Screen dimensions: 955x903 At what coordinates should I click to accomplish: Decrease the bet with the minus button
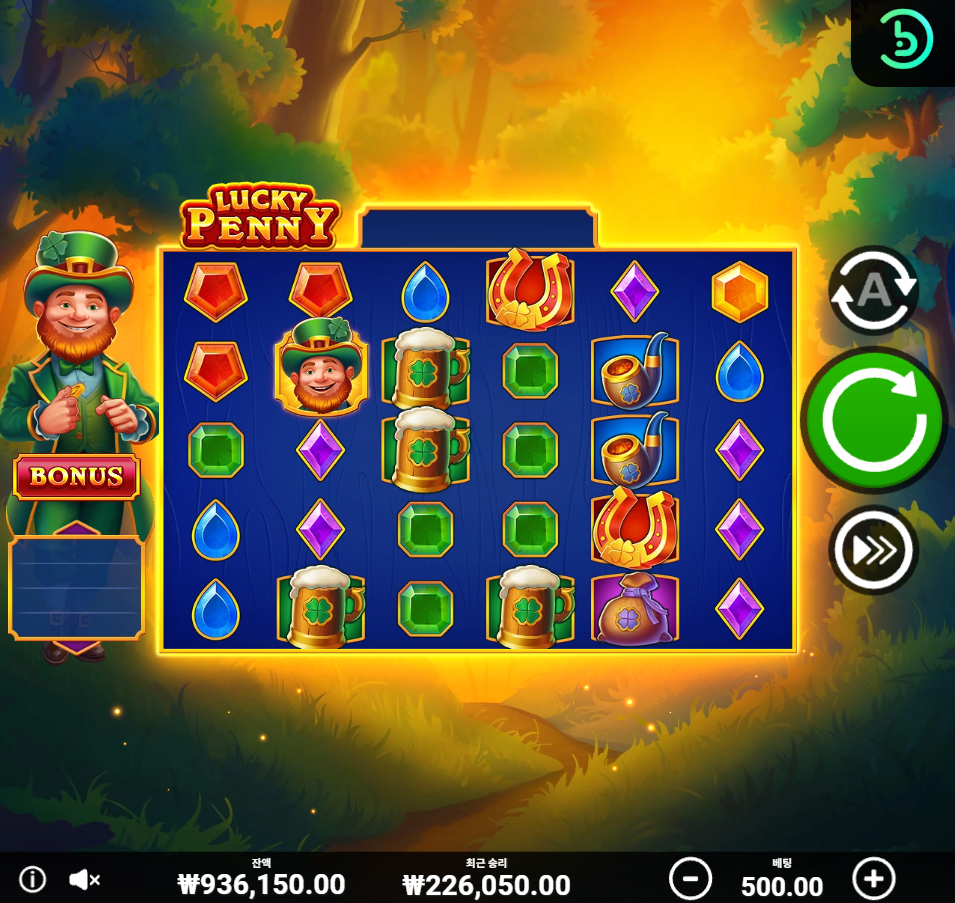pyautogui.click(x=690, y=879)
